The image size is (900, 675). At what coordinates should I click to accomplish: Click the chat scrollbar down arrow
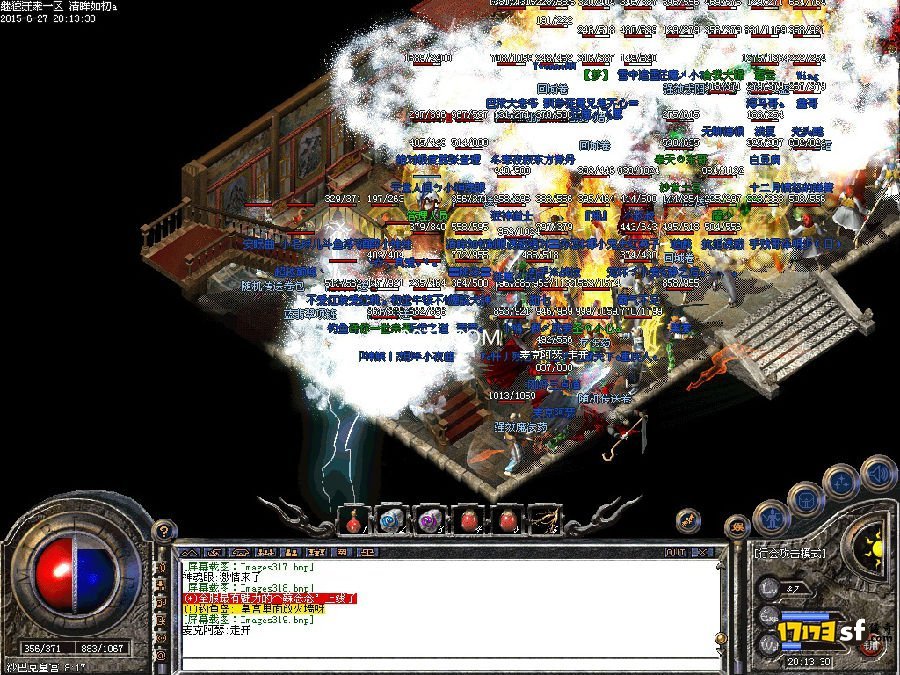(x=719, y=650)
